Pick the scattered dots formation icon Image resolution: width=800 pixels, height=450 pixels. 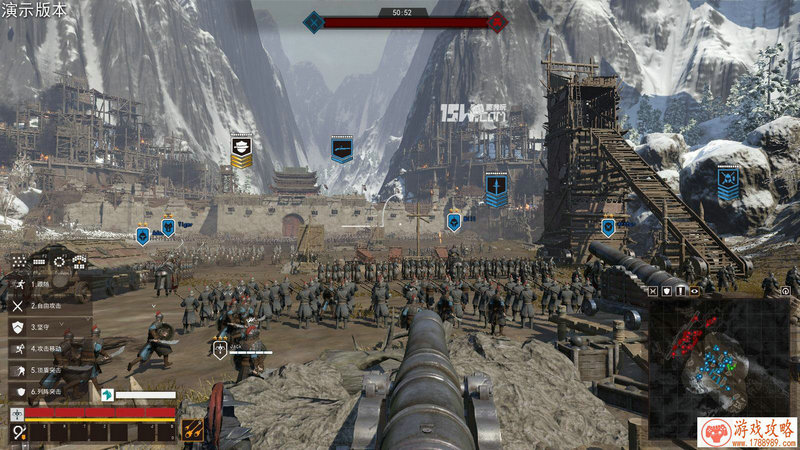click(x=20, y=262)
